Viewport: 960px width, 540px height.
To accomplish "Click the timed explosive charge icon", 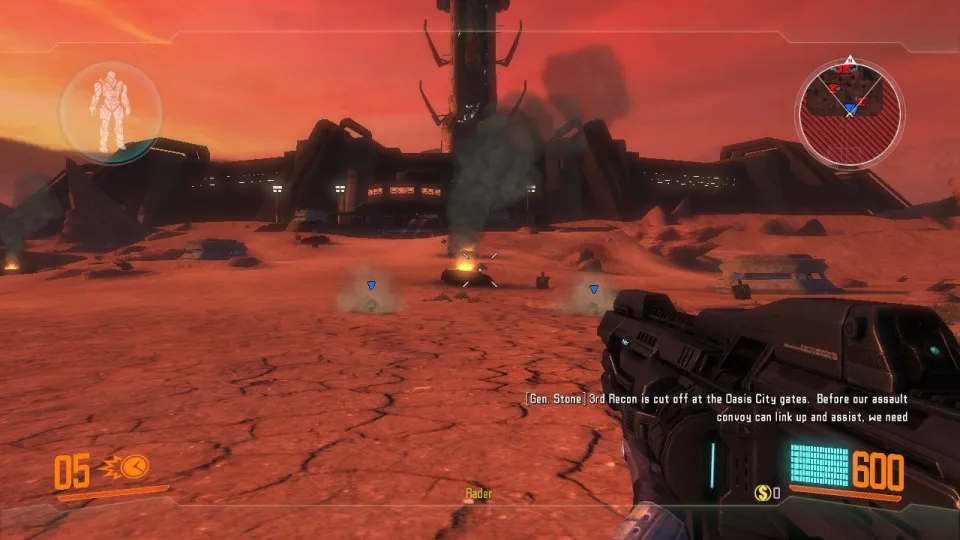I will (x=129, y=467).
